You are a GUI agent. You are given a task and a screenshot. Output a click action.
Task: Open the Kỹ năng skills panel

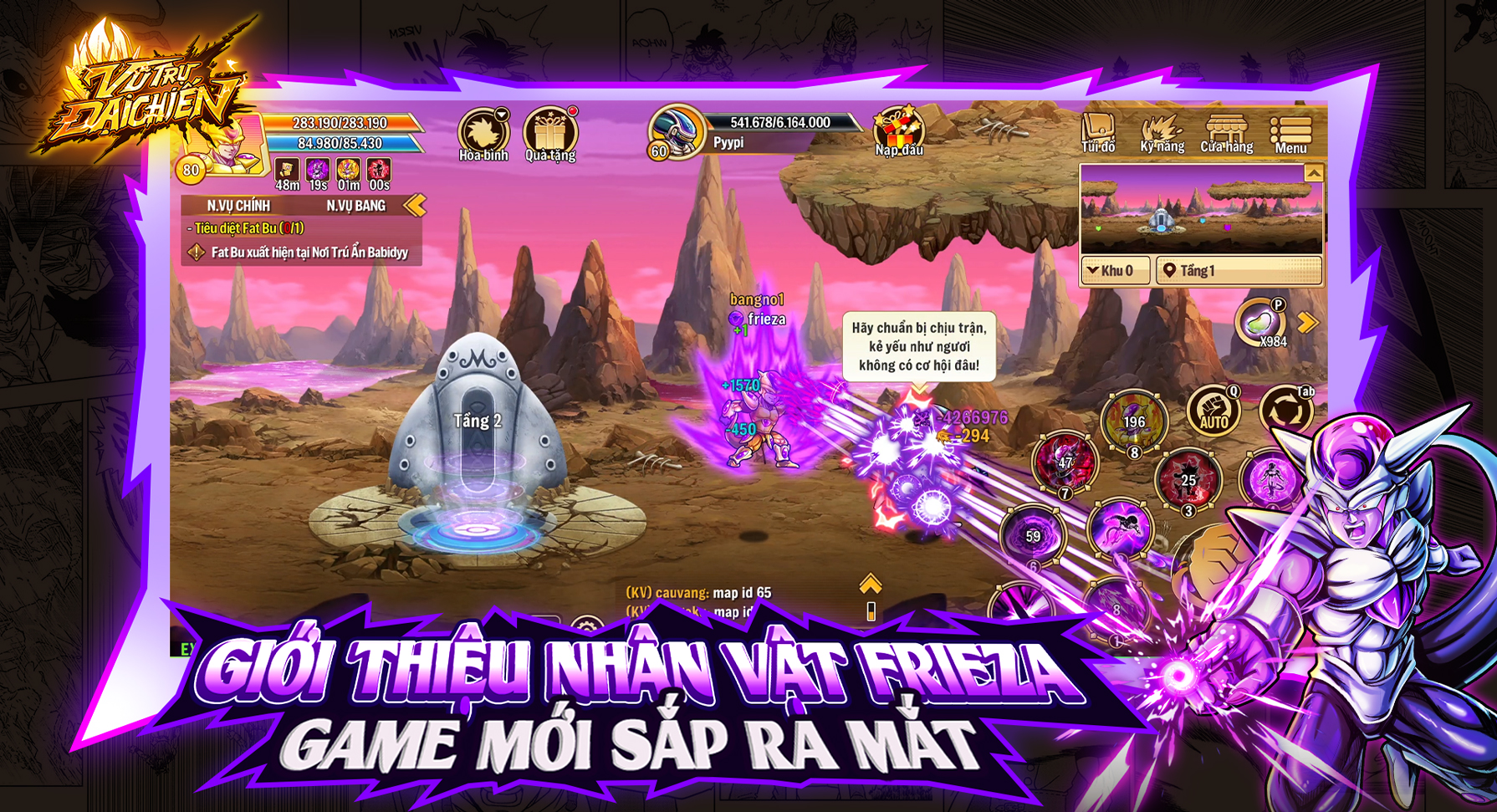1162,132
